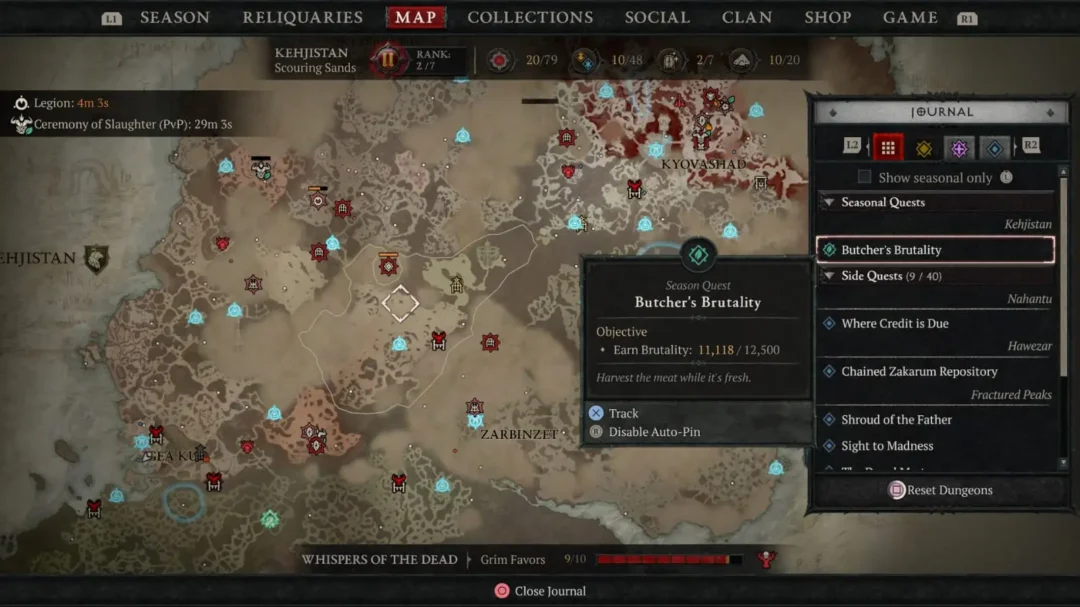The height and width of the screenshot is (607, 1080).
Task: Click the Reset Dungeons button
Action: pyautogui.click(x=940, y=490)
